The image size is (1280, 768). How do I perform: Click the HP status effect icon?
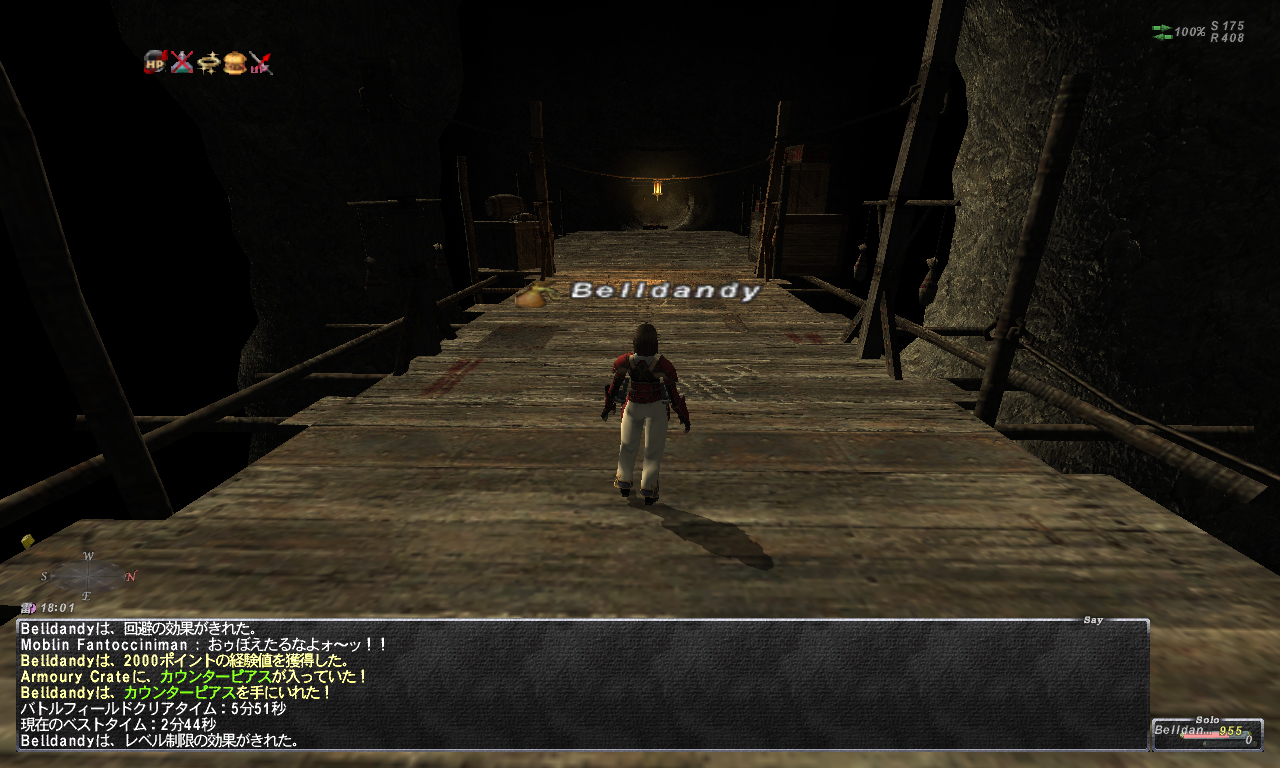click(155, 63)
